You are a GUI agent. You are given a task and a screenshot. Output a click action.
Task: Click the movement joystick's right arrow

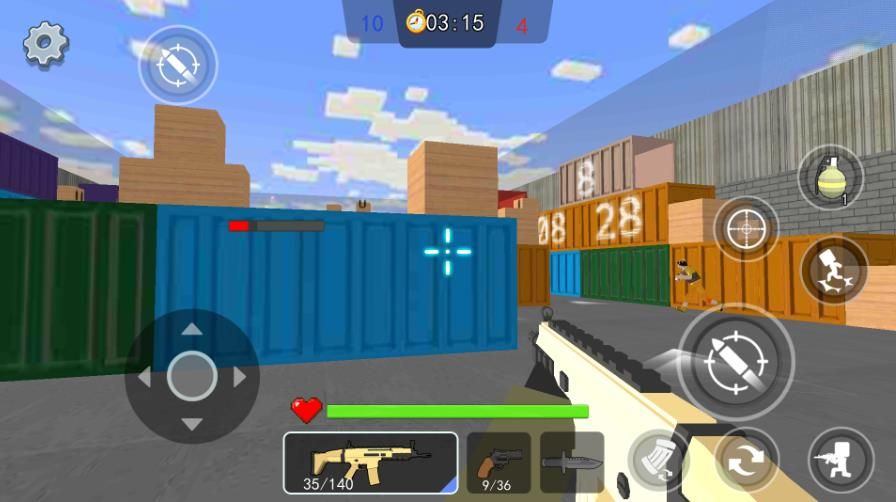240,377
